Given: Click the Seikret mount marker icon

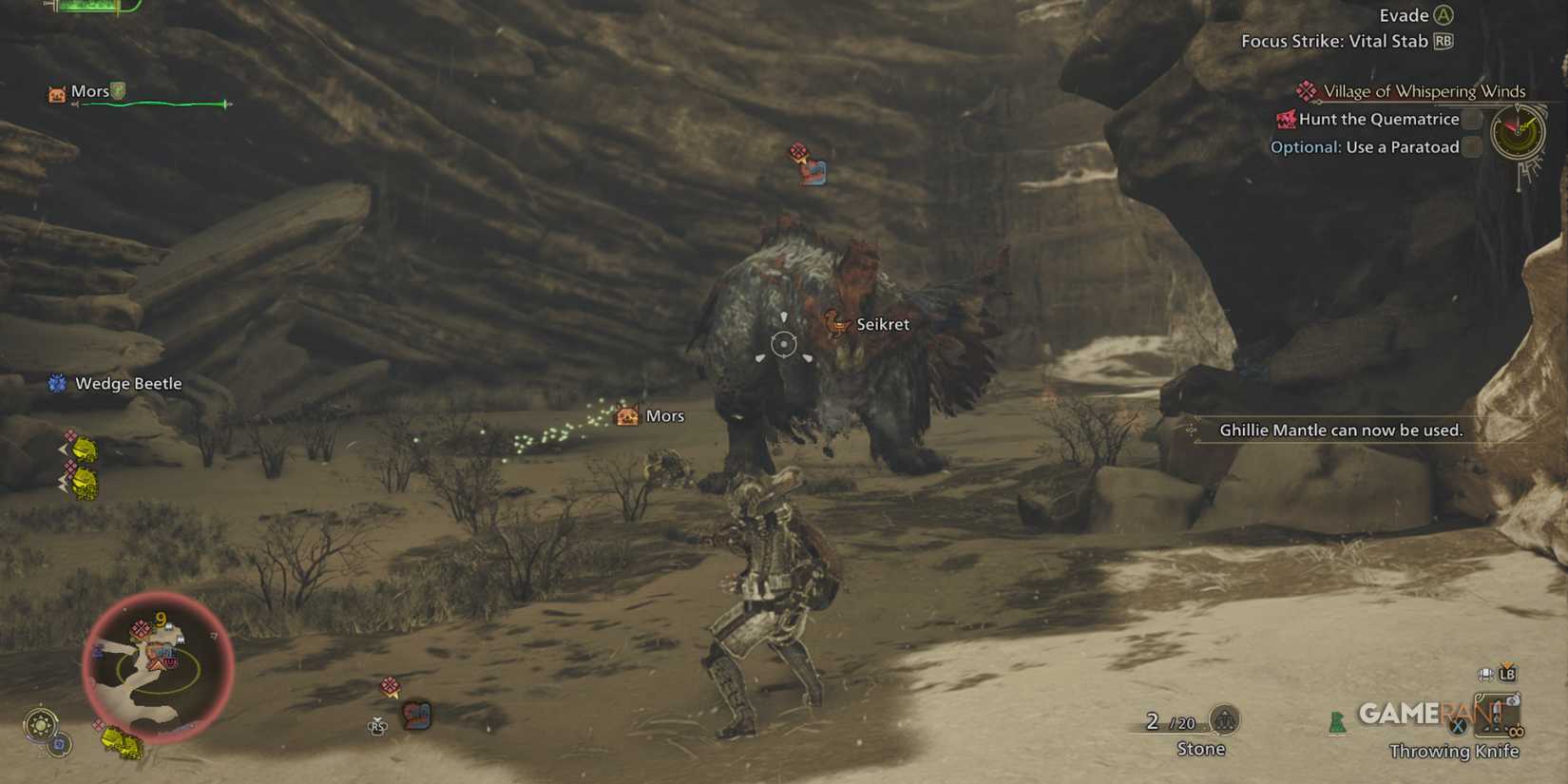Looking at the screenshot, I should point(836,323).
